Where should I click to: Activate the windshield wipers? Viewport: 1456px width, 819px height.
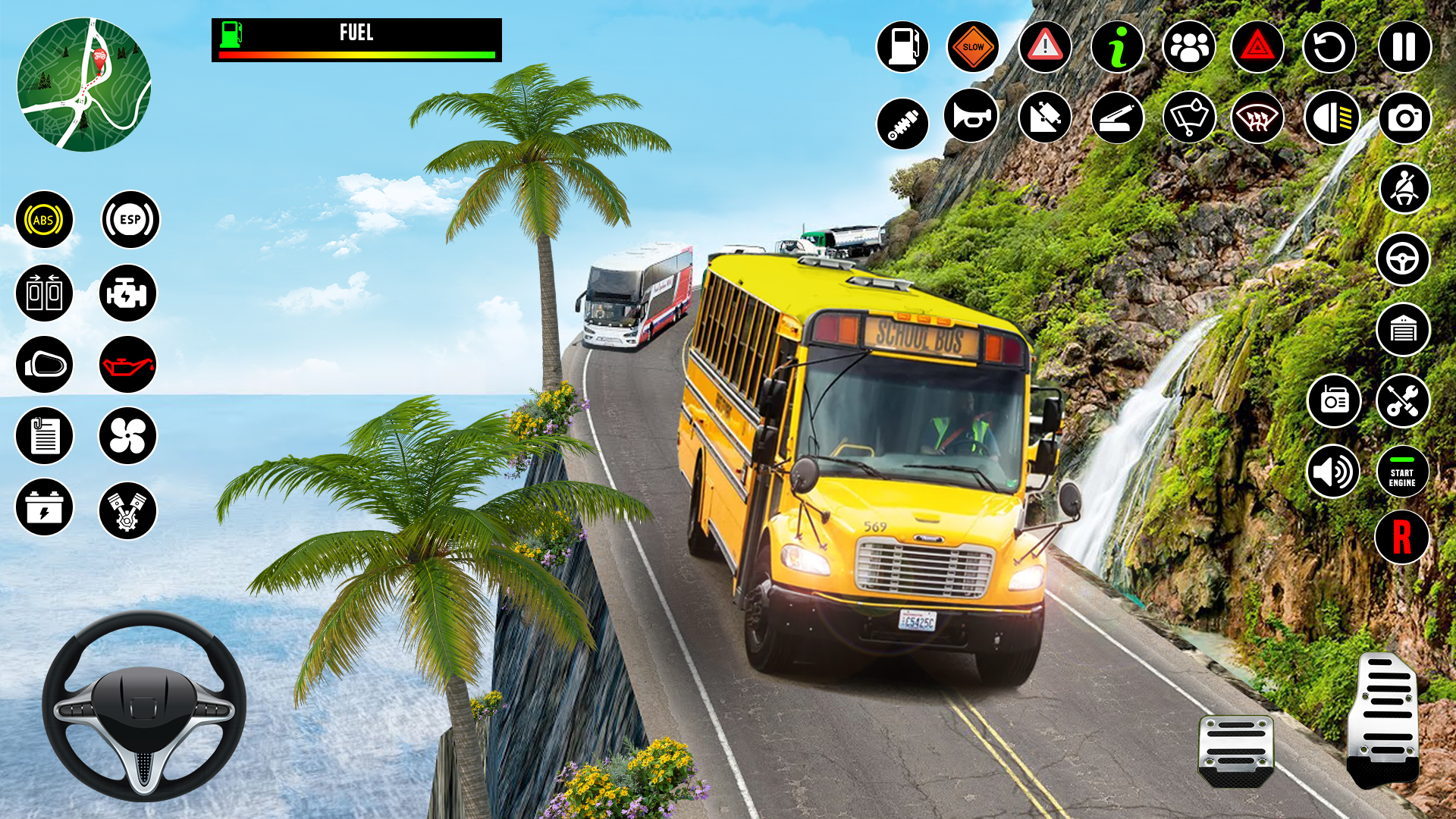coord(1189,116)
